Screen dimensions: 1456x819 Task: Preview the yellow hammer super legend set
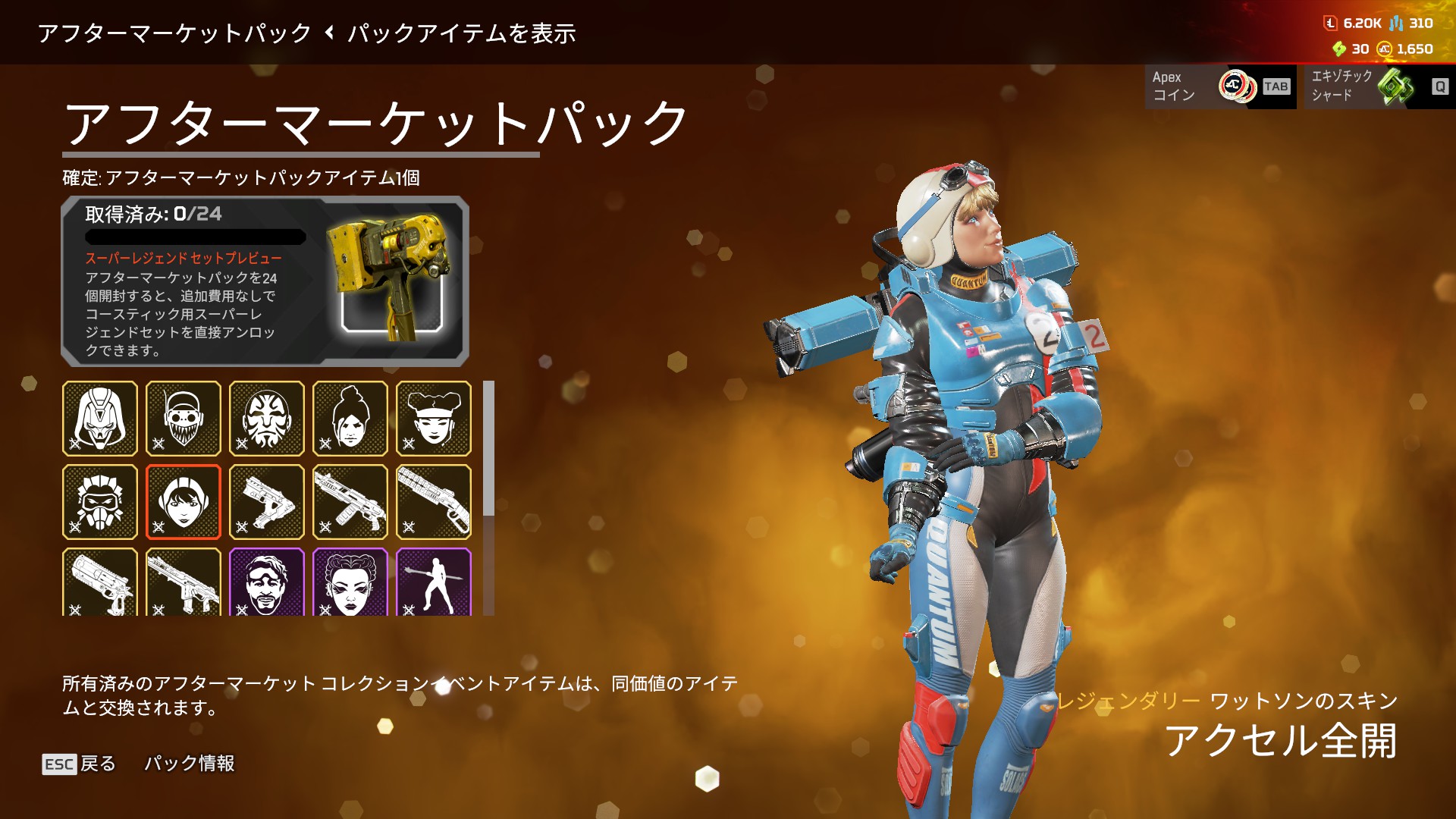click(x=390, y=281)
